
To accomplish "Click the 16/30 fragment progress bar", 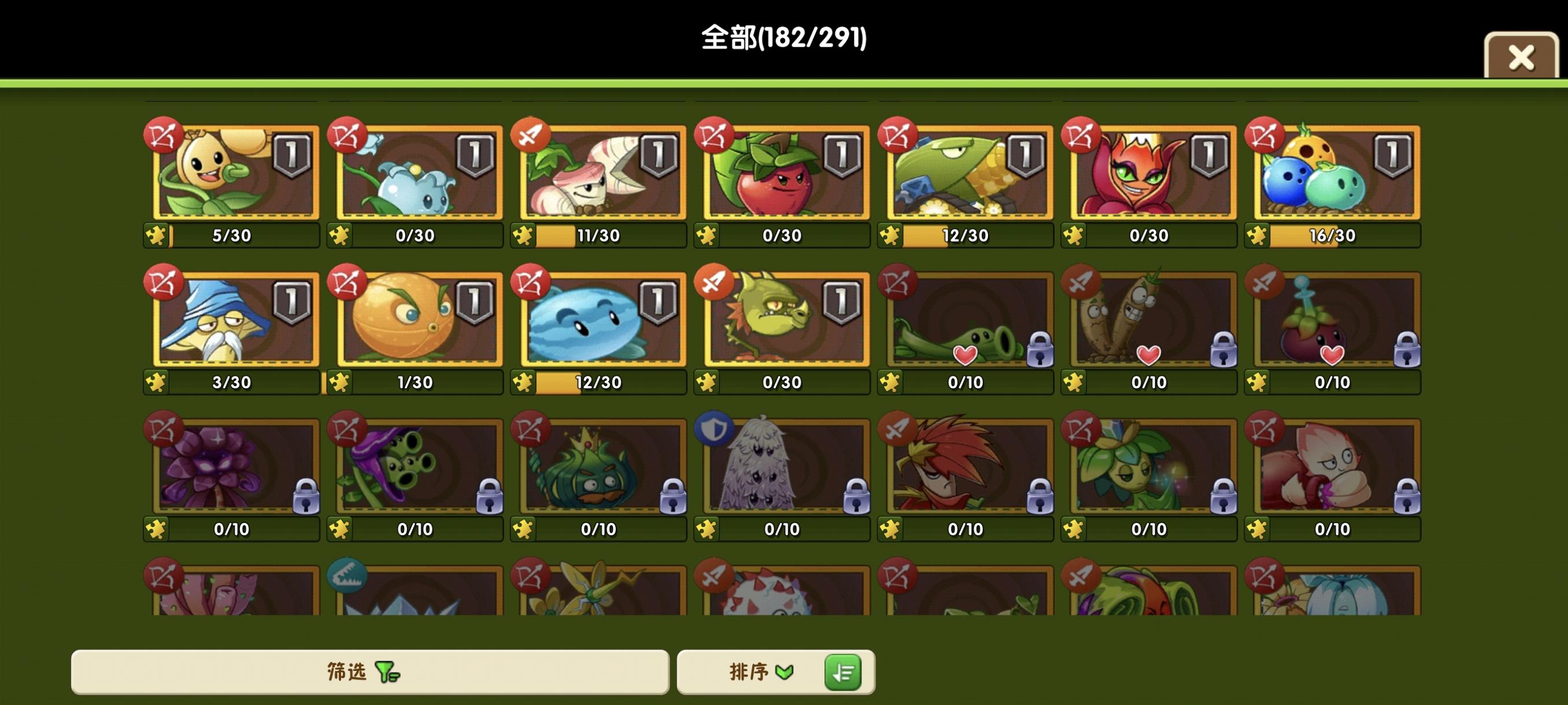I will coord(1333,236).
